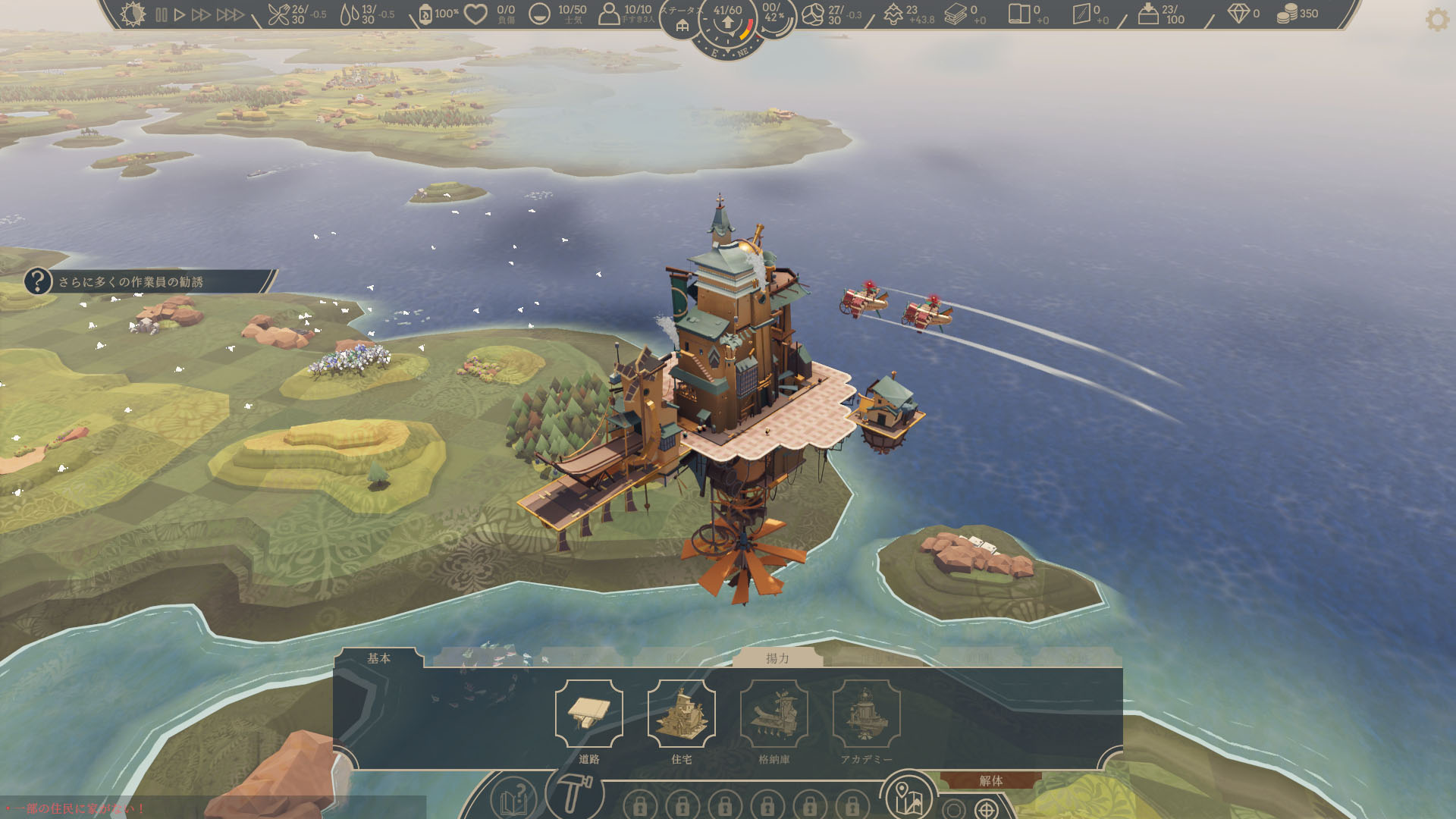This screenshot has height=819, width=1456.
Task: Set game speed to fast forward
Action: pyautogui.click(x=201, y=14)
